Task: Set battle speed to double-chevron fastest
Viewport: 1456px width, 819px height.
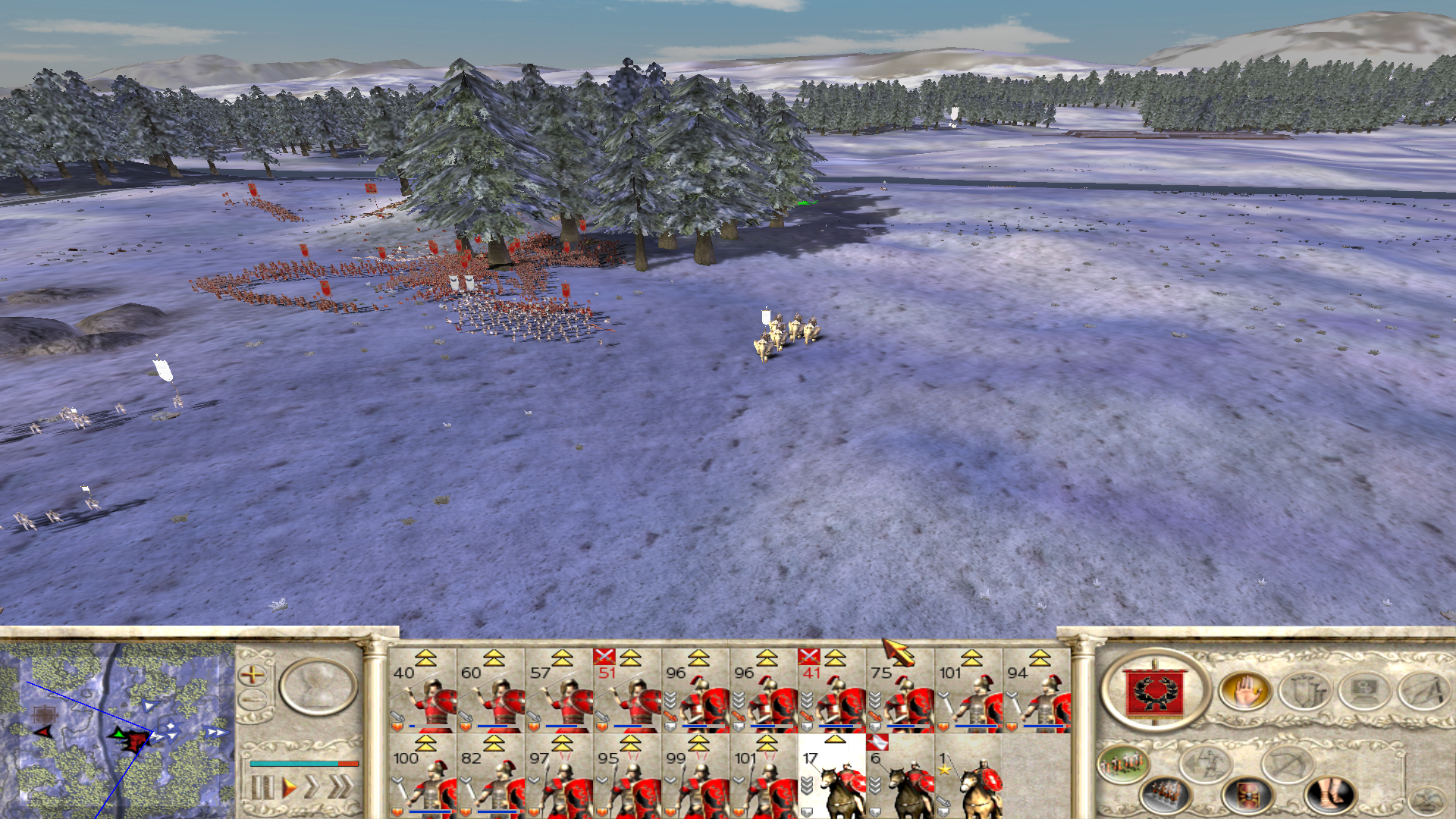Action: [339, 787]
